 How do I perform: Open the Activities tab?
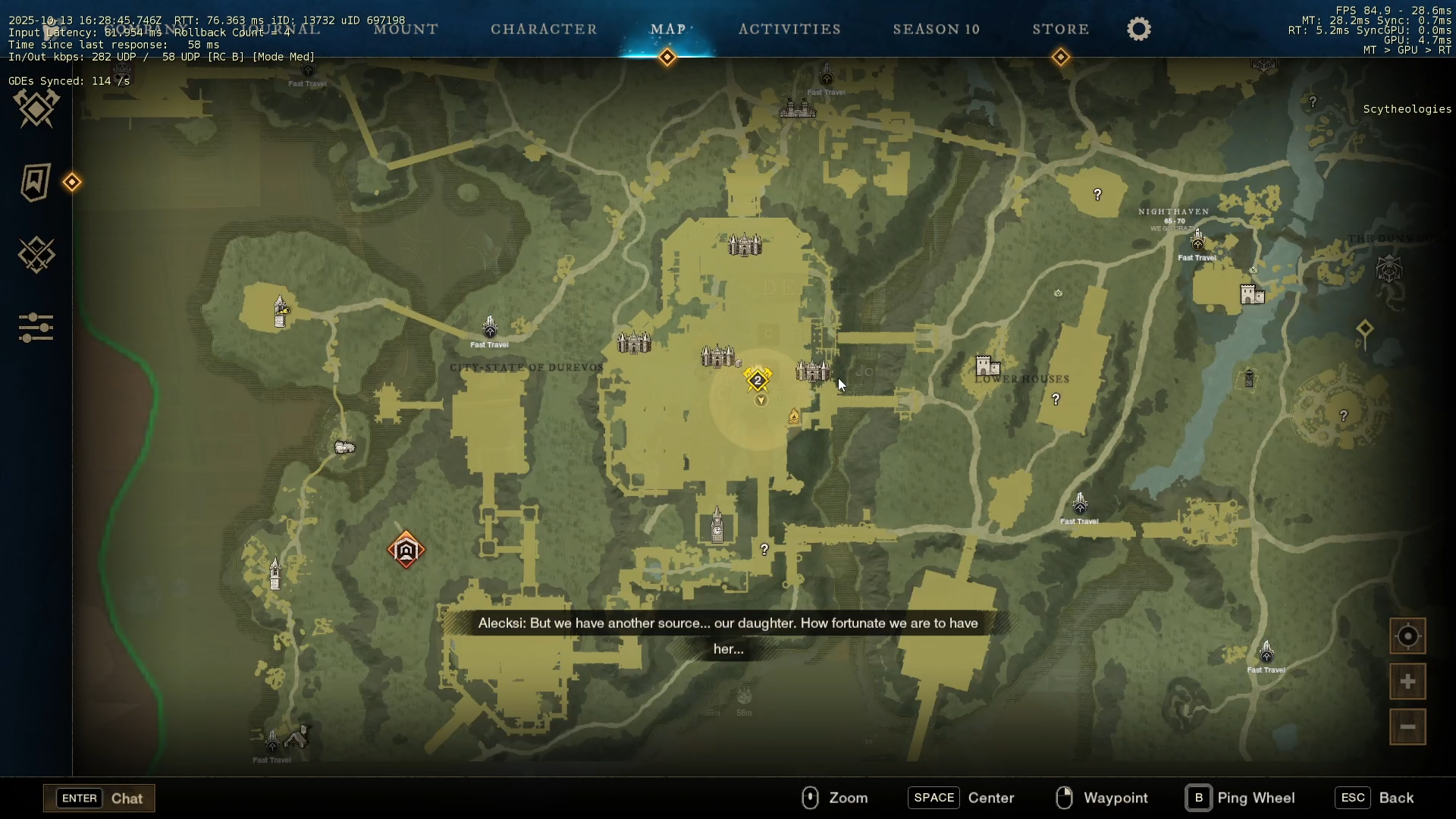[789, 30]
